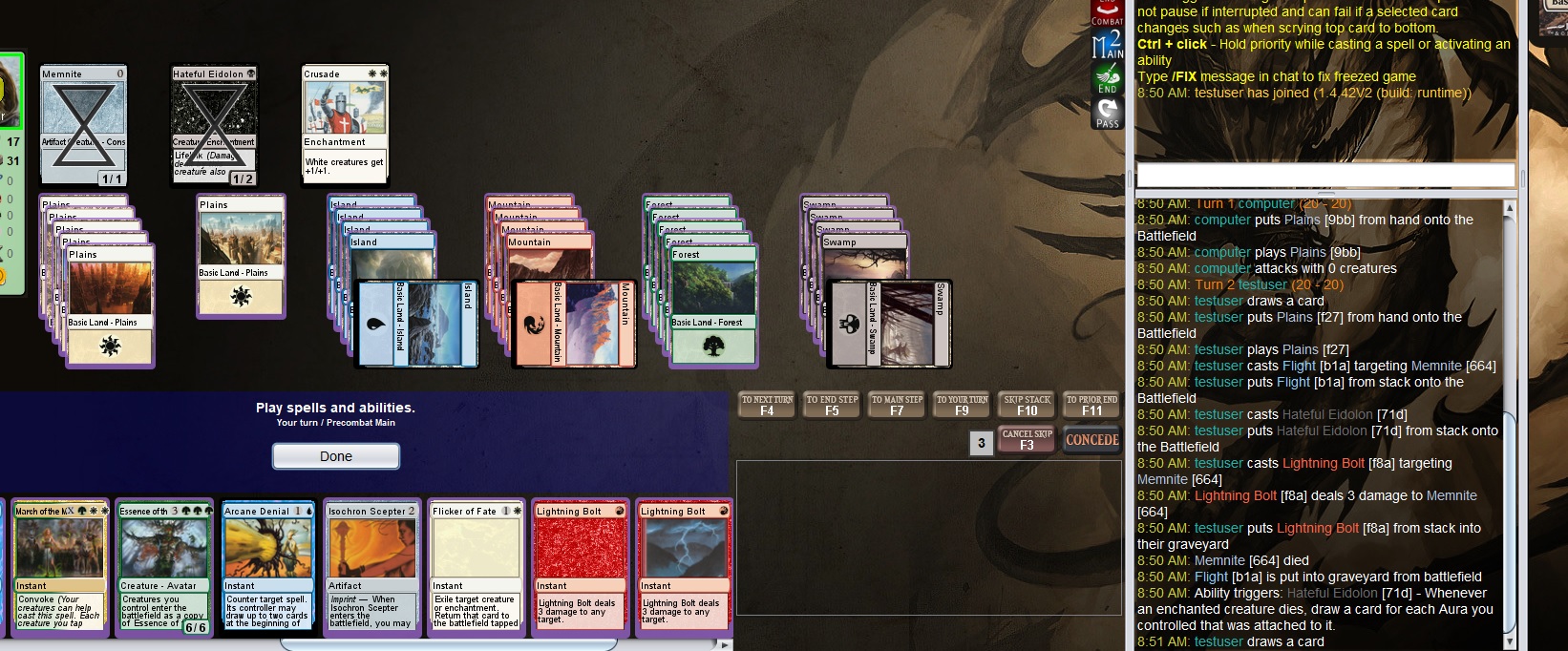The height and width of the screenshot is (651, 1568).
Task: Skip to main step with F7 button
Action: 897,405
